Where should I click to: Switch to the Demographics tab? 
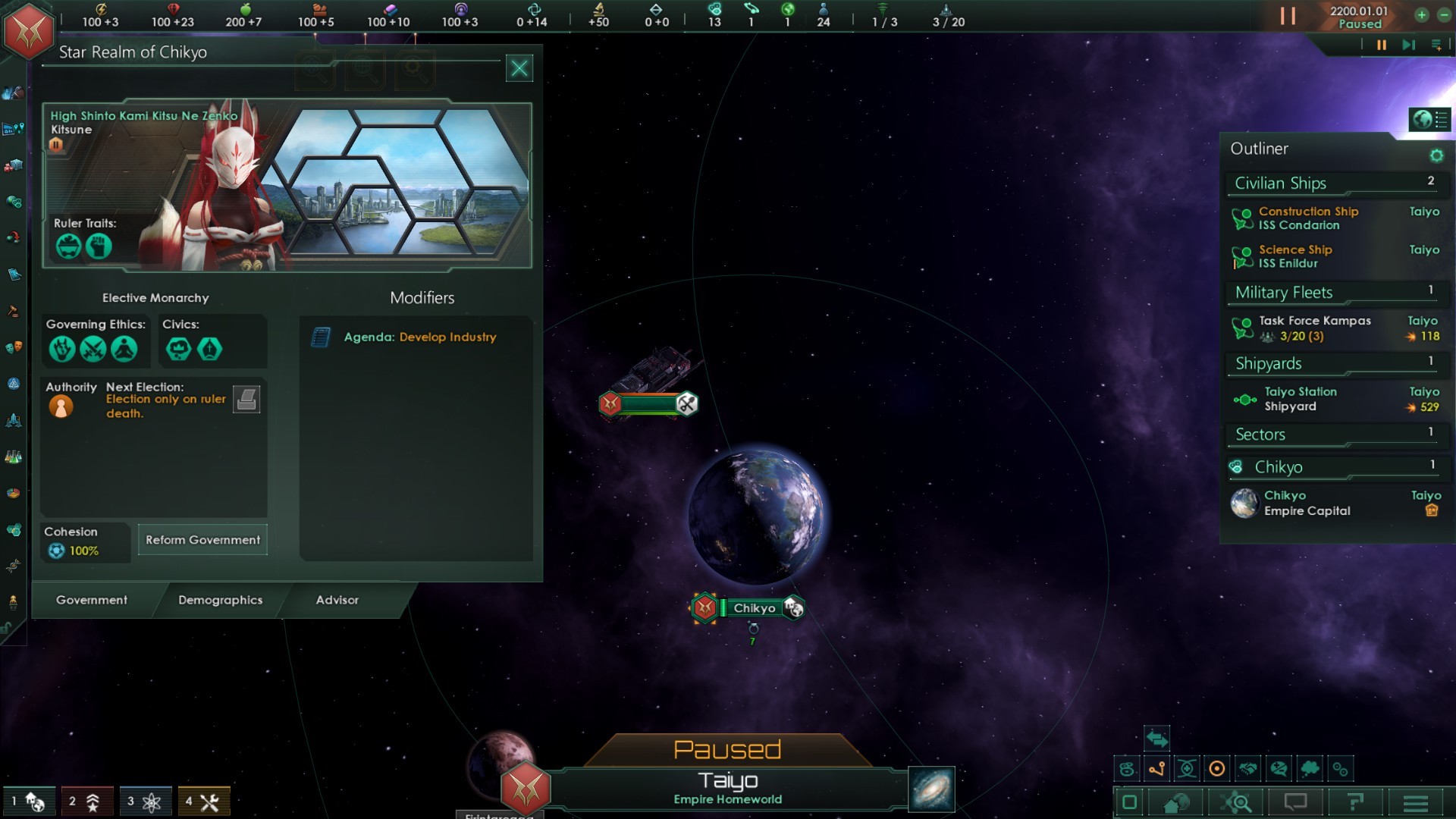(220, 600)
